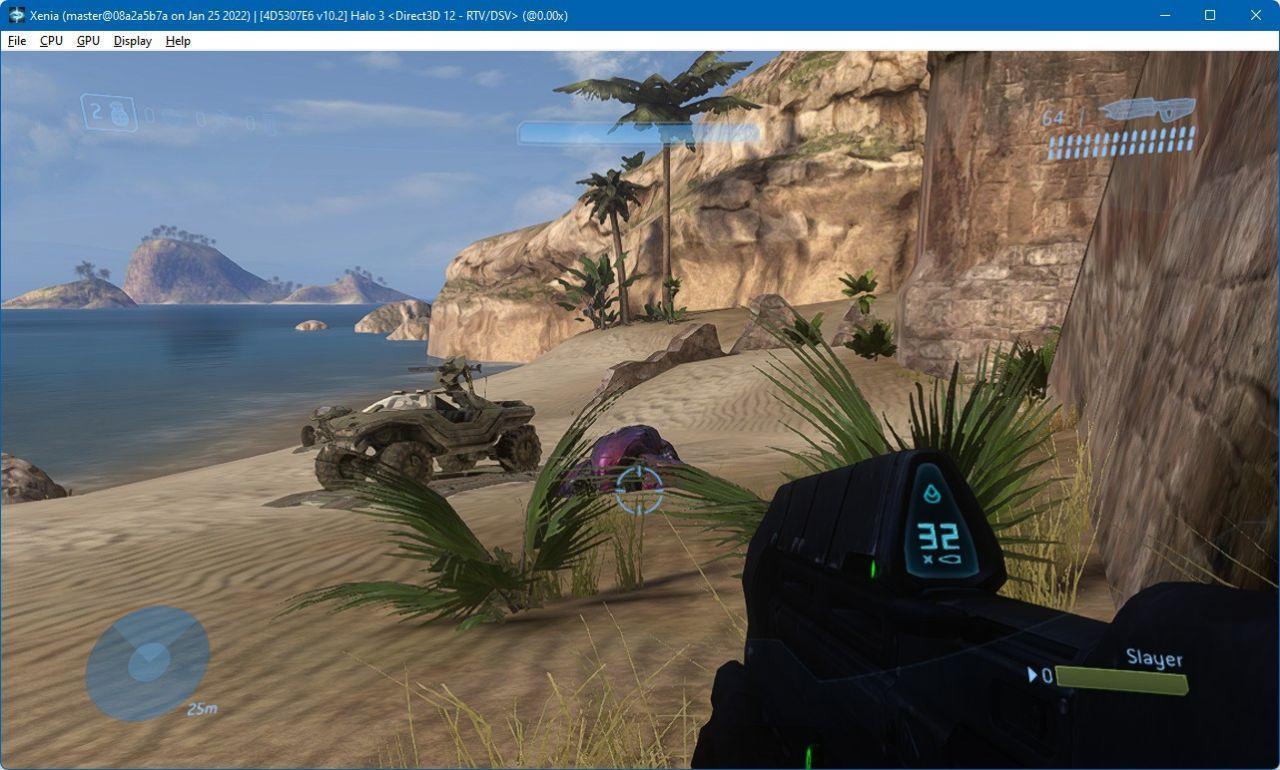The height and width of the screenshot is (770, 1280).
Task: Close the Xenia emulator window
Action: coord(1256,15)
